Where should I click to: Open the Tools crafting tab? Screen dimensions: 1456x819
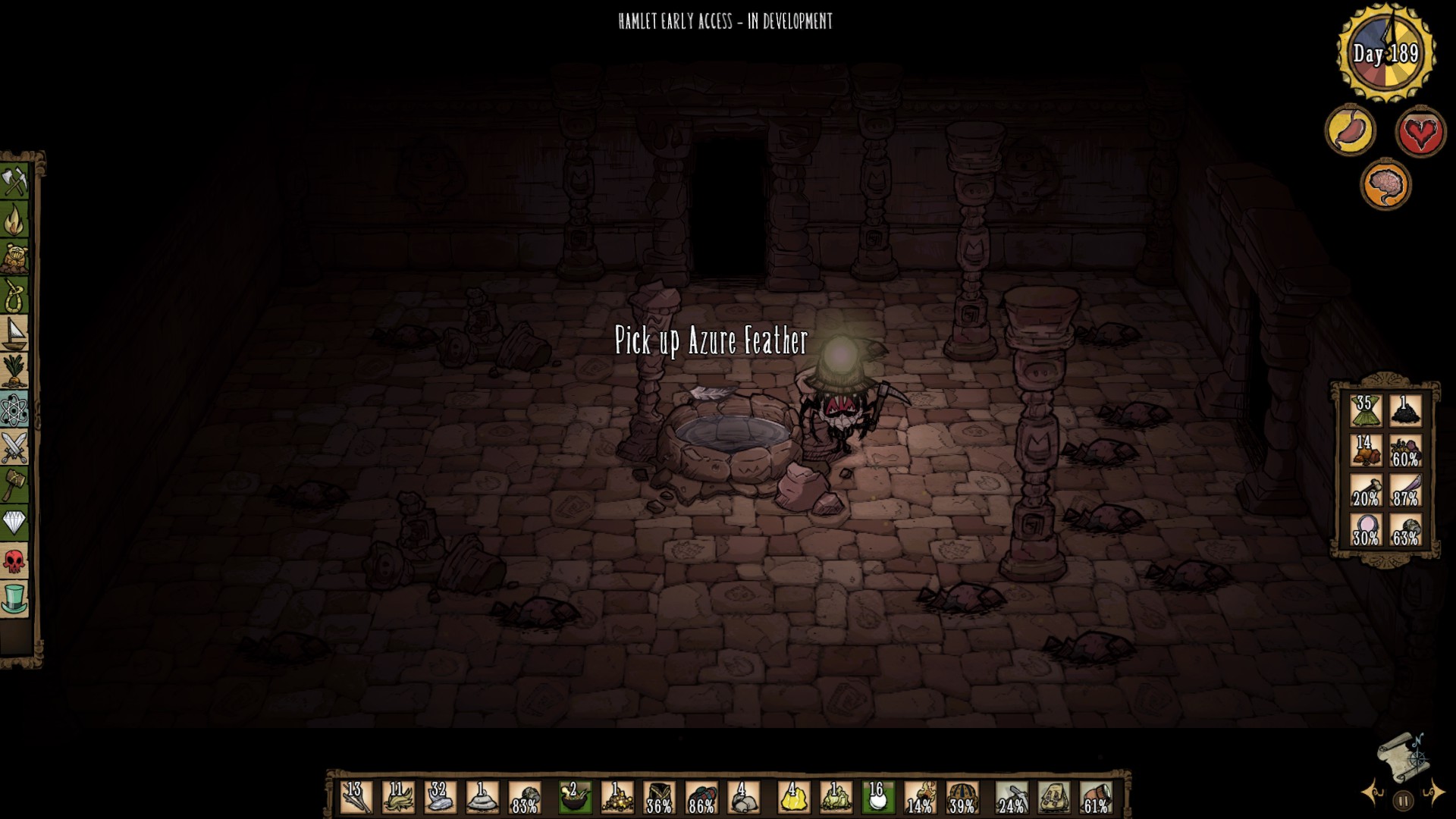click(14, 182)
